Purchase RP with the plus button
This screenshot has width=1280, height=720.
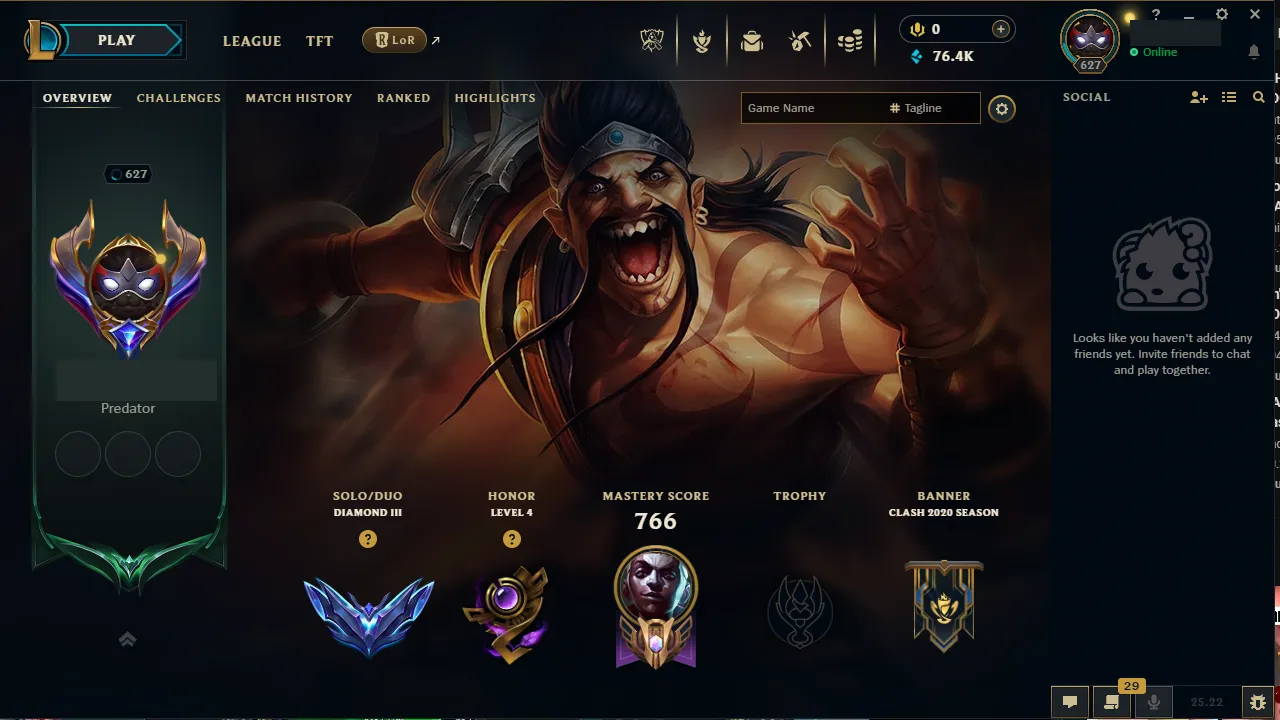(1000, 28)
